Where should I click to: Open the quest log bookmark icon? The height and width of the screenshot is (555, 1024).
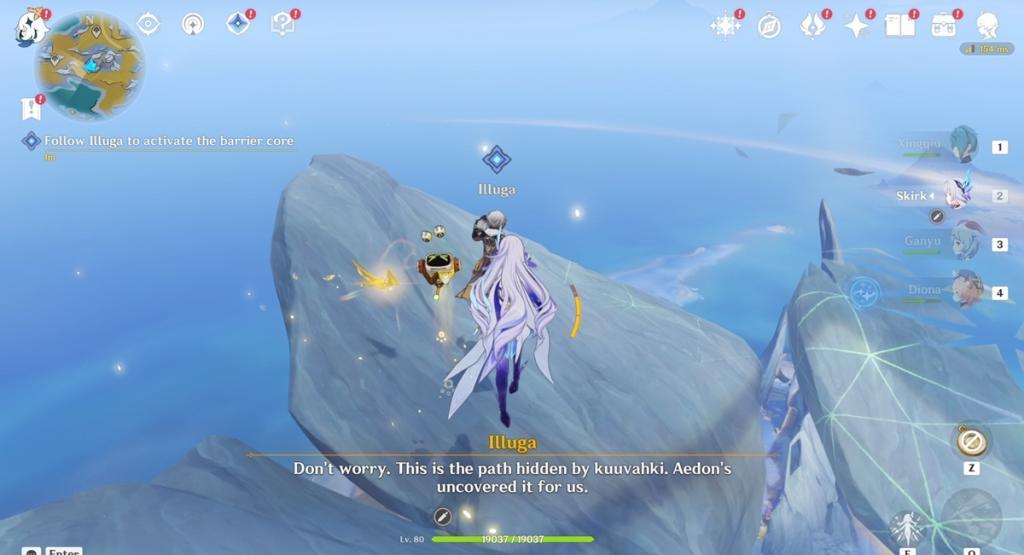[x=29, y=109]
